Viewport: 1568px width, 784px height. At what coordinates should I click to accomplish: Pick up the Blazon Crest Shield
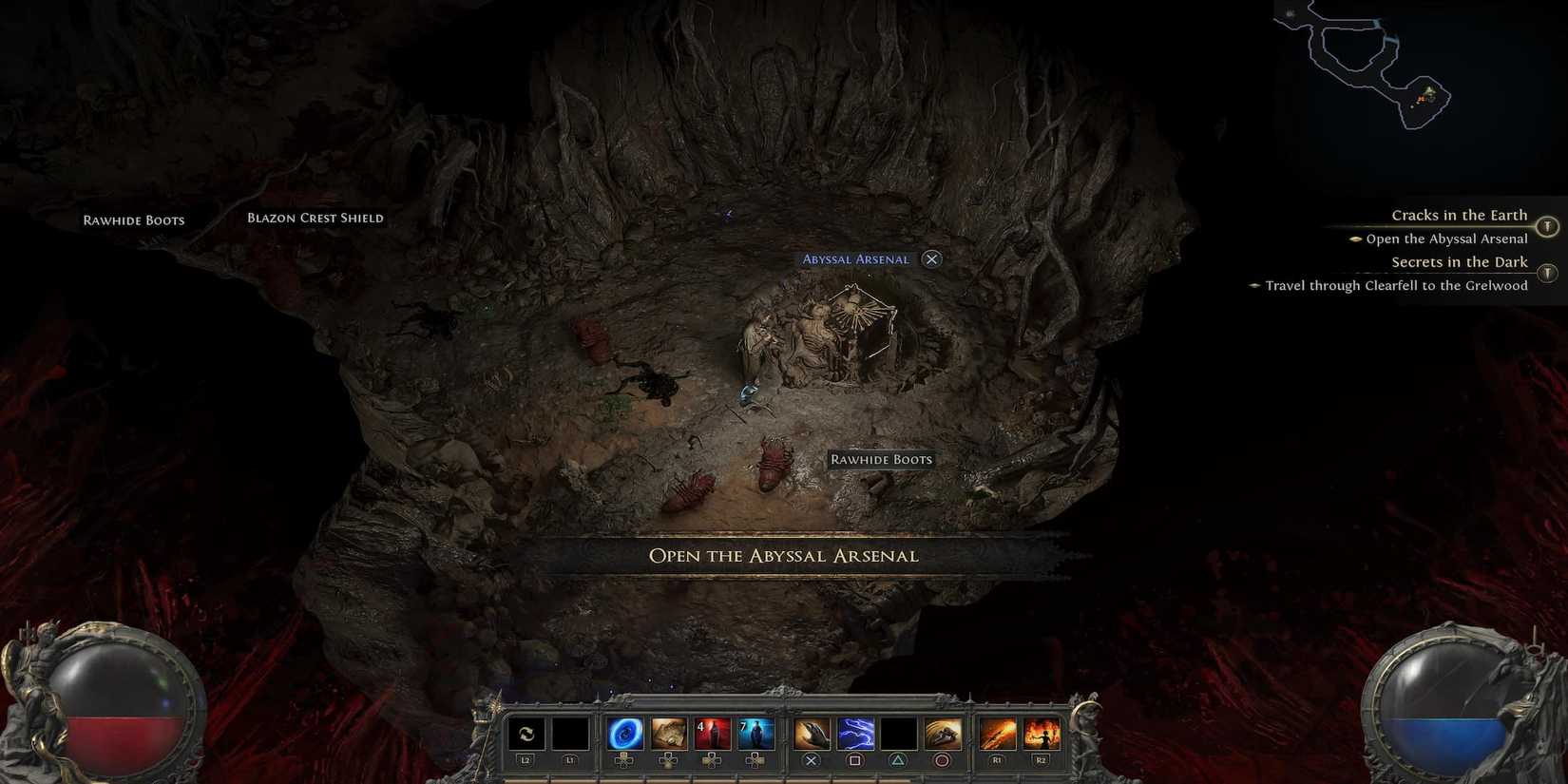point(314,218)
